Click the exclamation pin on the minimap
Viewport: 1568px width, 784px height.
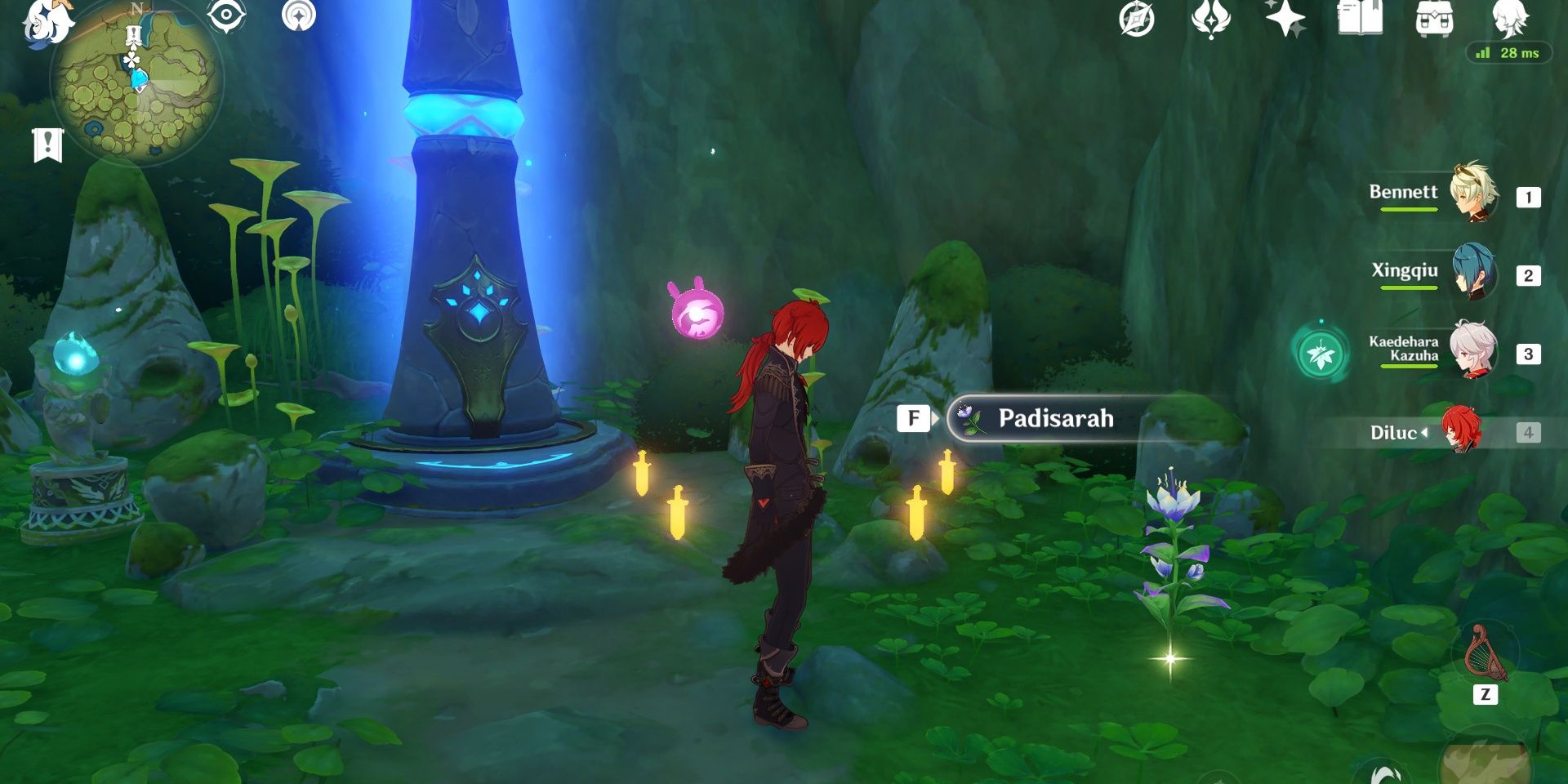133,33
